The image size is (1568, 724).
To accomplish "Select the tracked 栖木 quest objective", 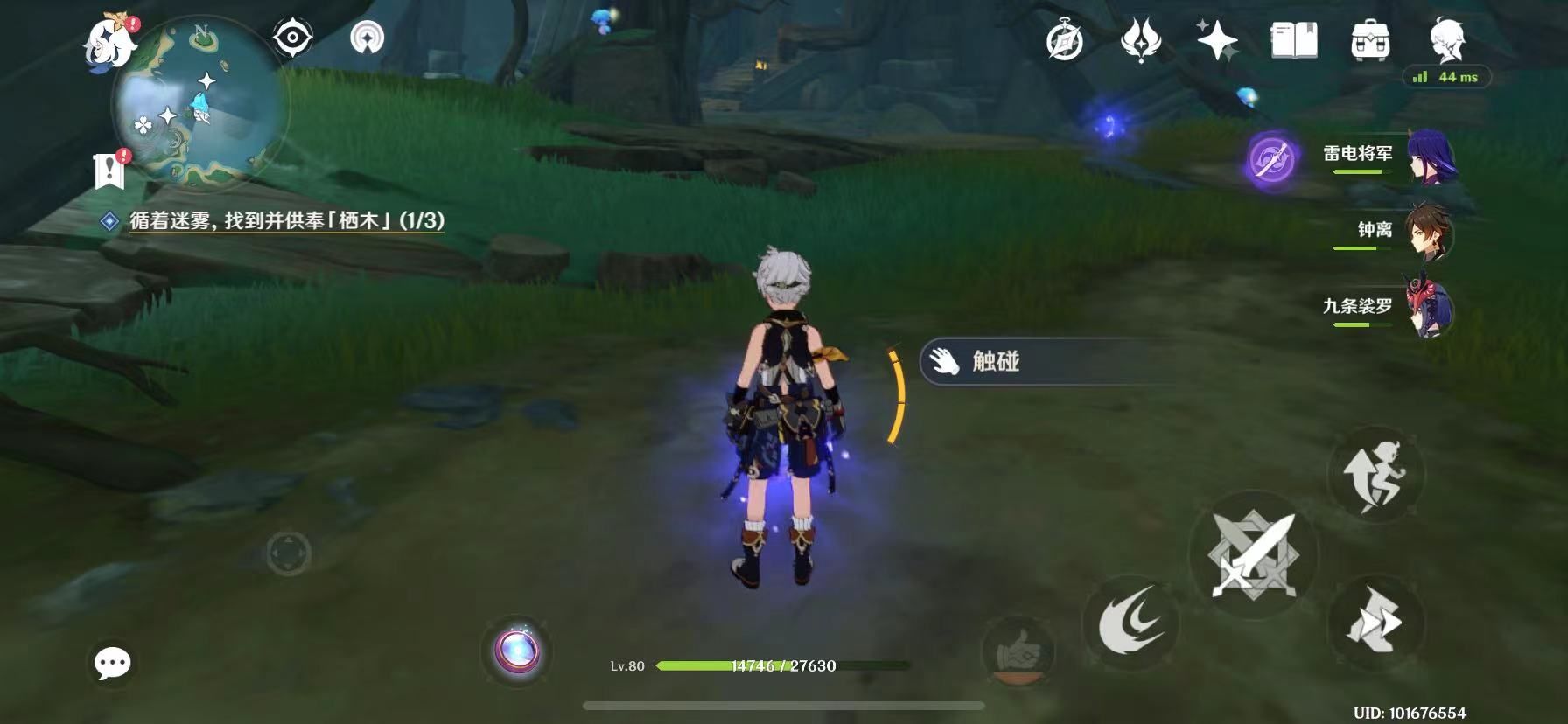I will [286, 220].
